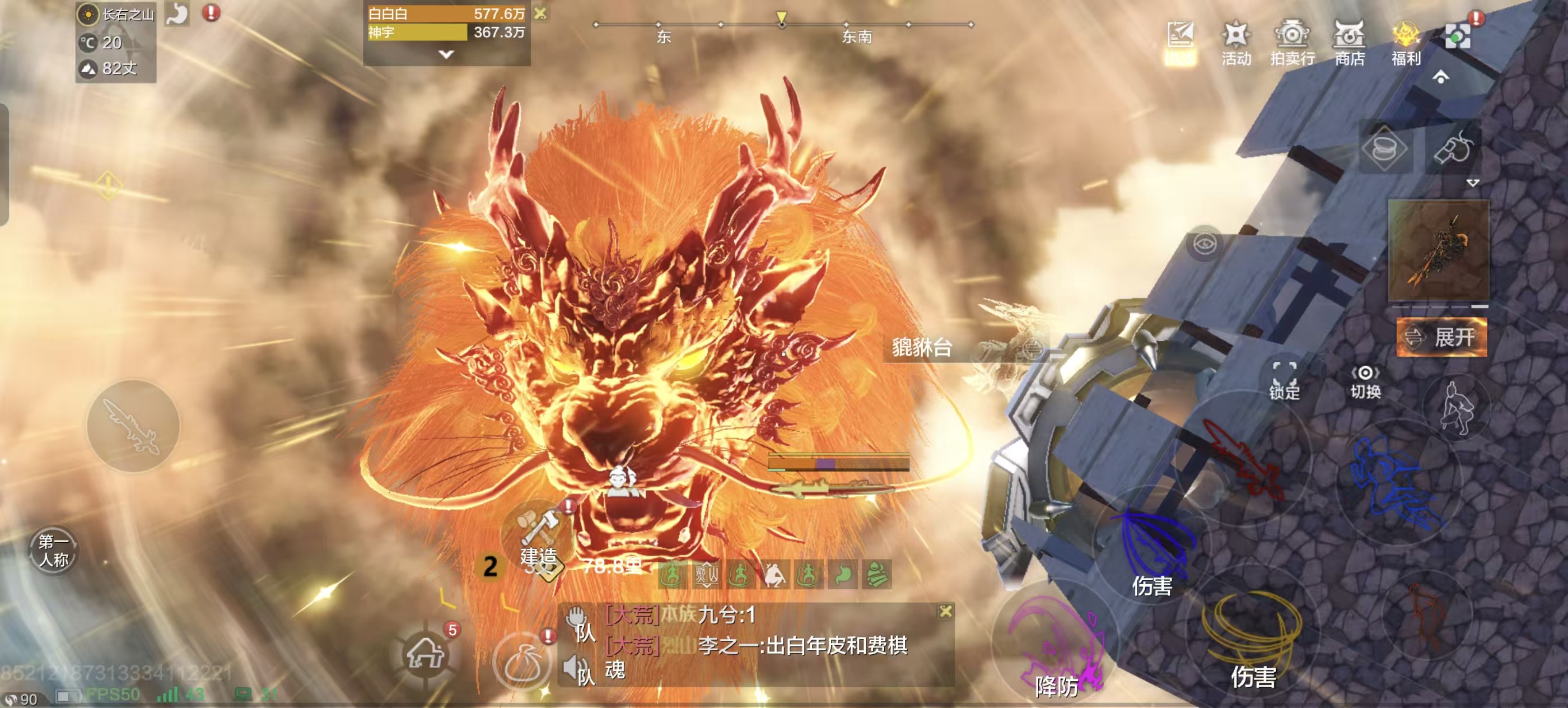
Task: Switch to 第一人称 first-person view
Action: (54, 549)
